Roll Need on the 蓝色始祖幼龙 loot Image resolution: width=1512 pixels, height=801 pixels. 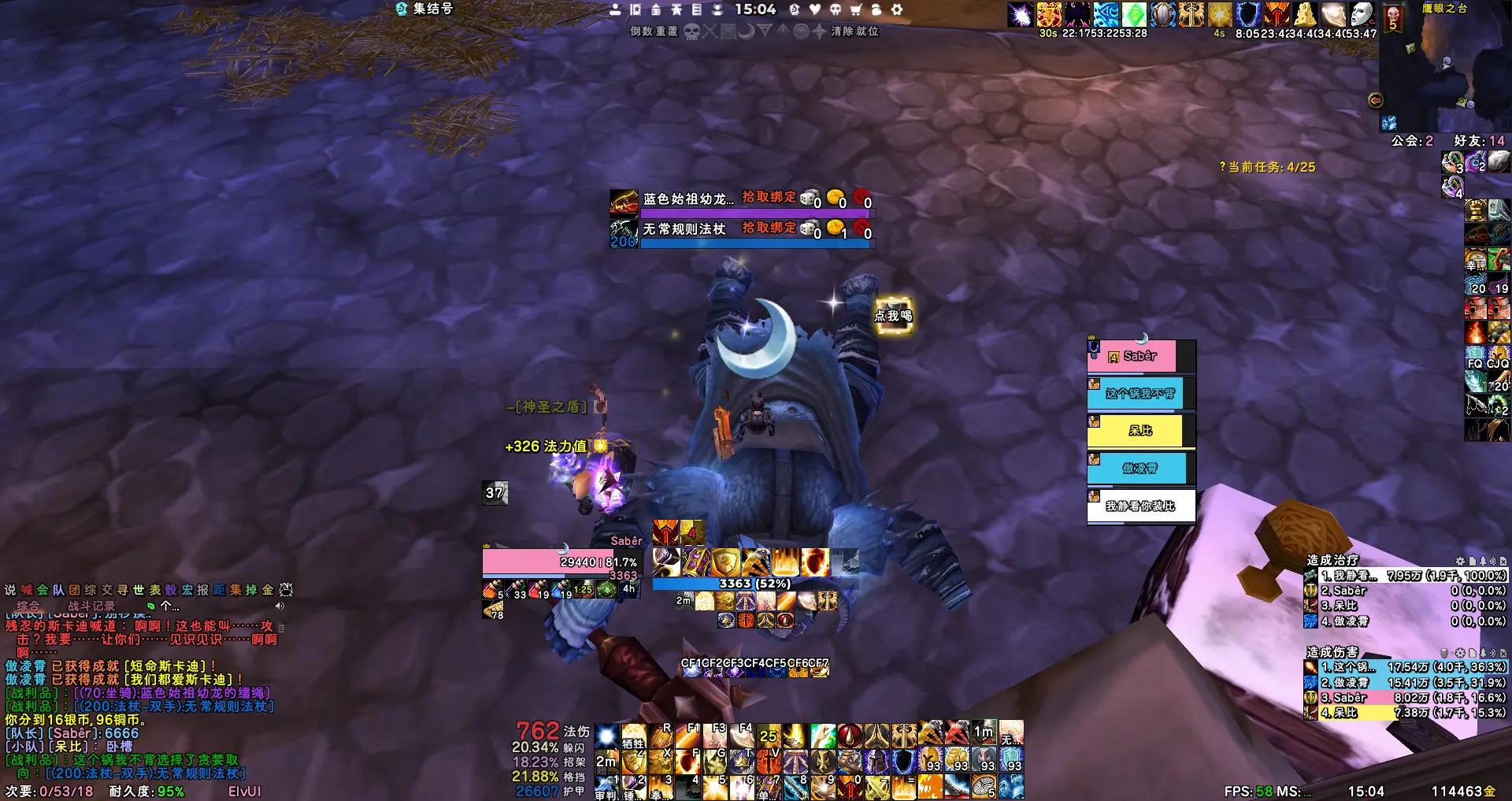(809, 198)
